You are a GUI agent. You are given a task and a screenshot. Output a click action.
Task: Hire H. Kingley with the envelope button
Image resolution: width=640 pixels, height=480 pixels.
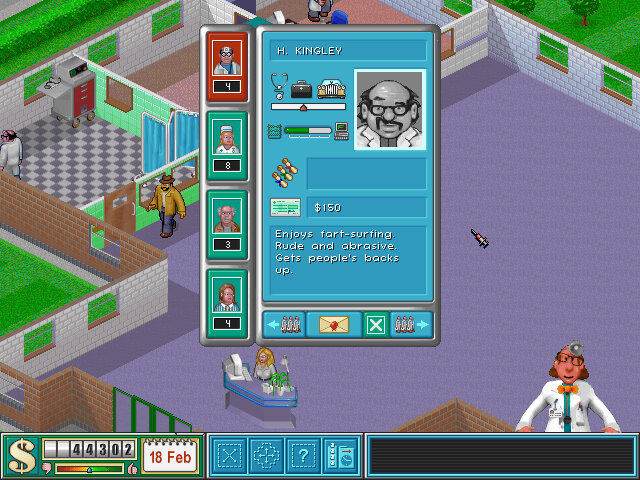[x=339, y=324]
